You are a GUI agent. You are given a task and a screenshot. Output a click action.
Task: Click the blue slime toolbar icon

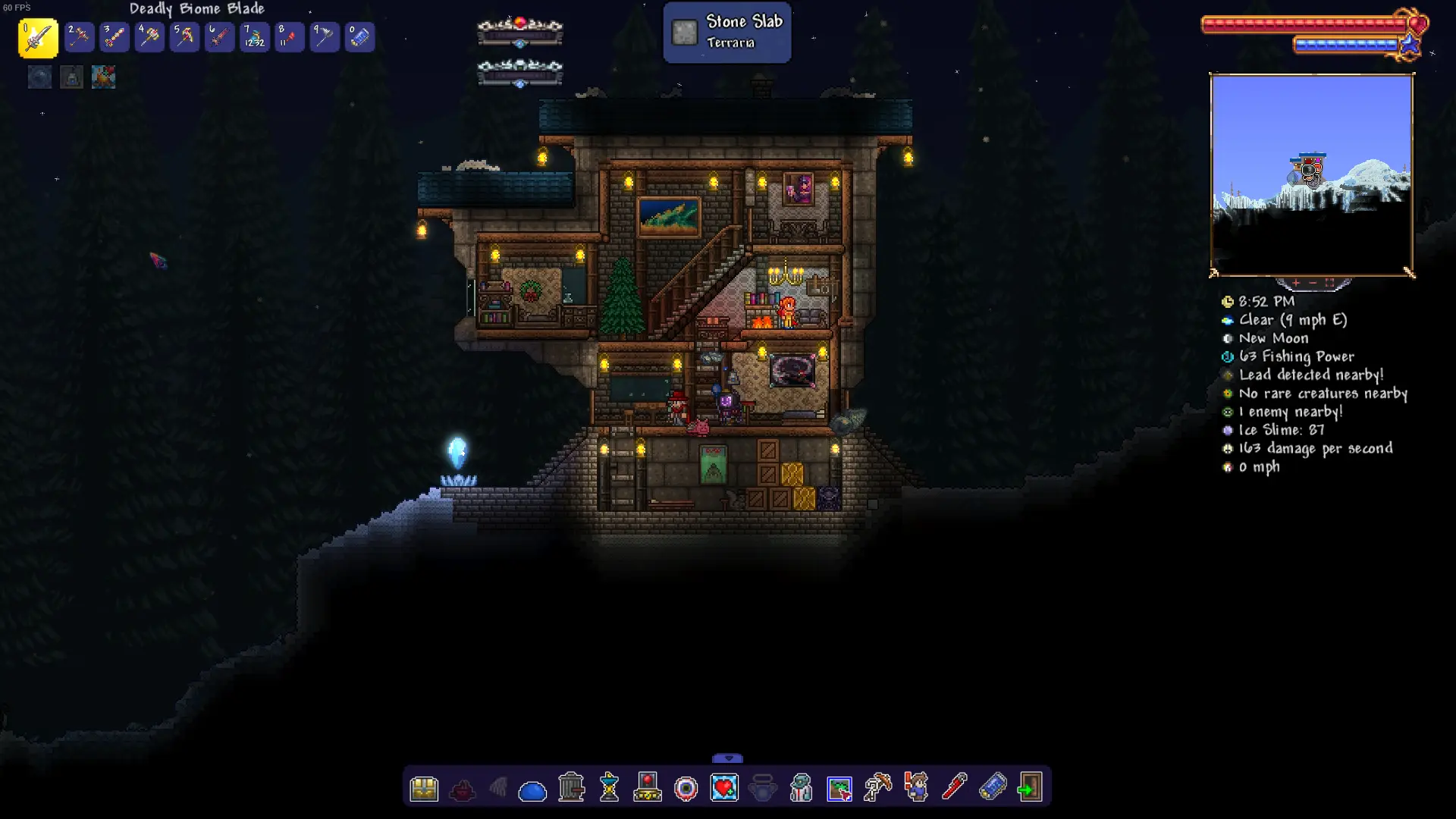click(x=532, y=791)
